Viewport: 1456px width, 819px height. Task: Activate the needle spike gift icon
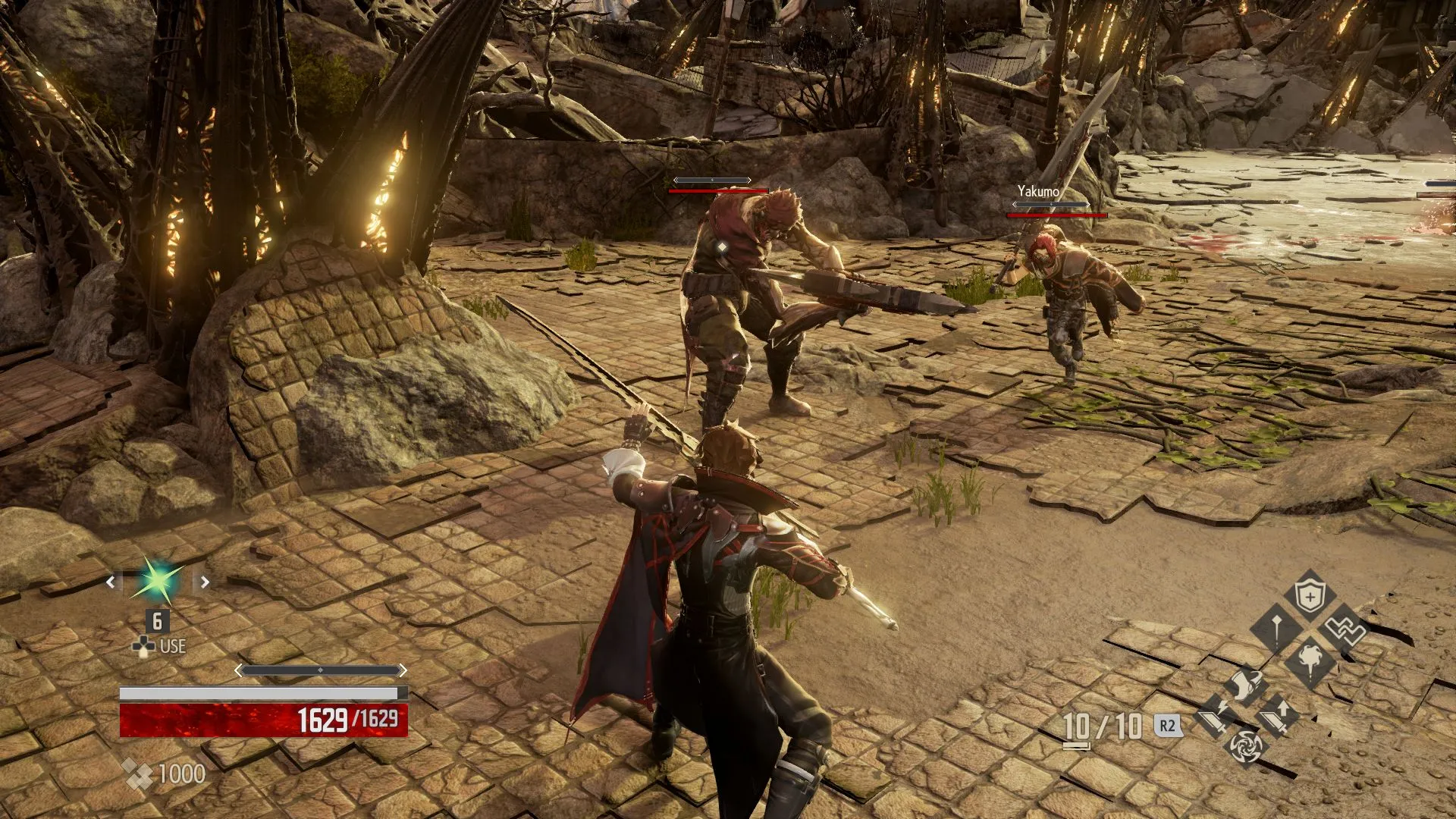click(x=1276, y=629)
